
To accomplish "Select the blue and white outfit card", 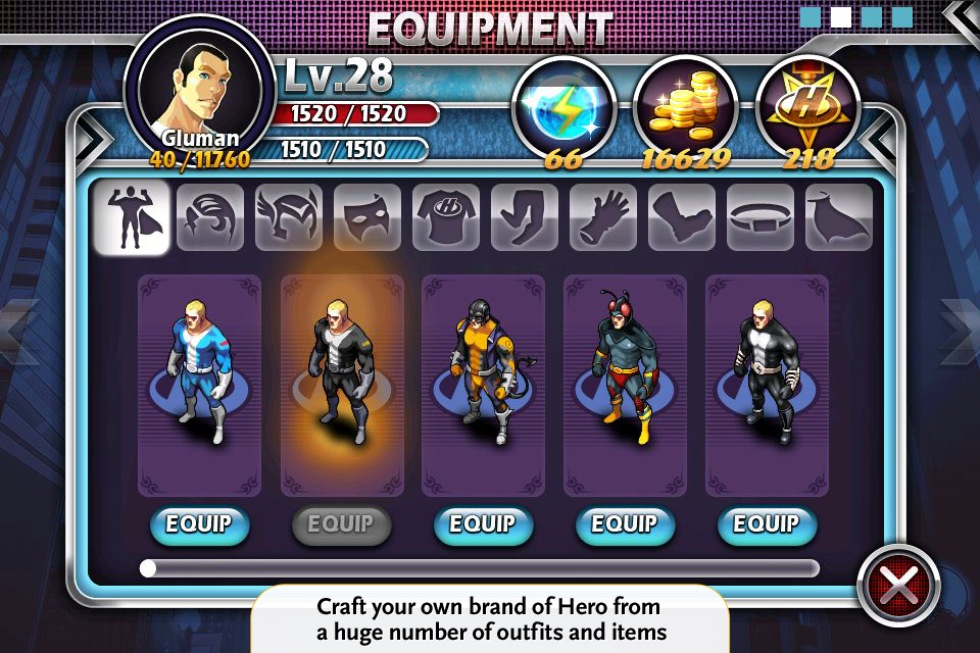I will [199, 385].
